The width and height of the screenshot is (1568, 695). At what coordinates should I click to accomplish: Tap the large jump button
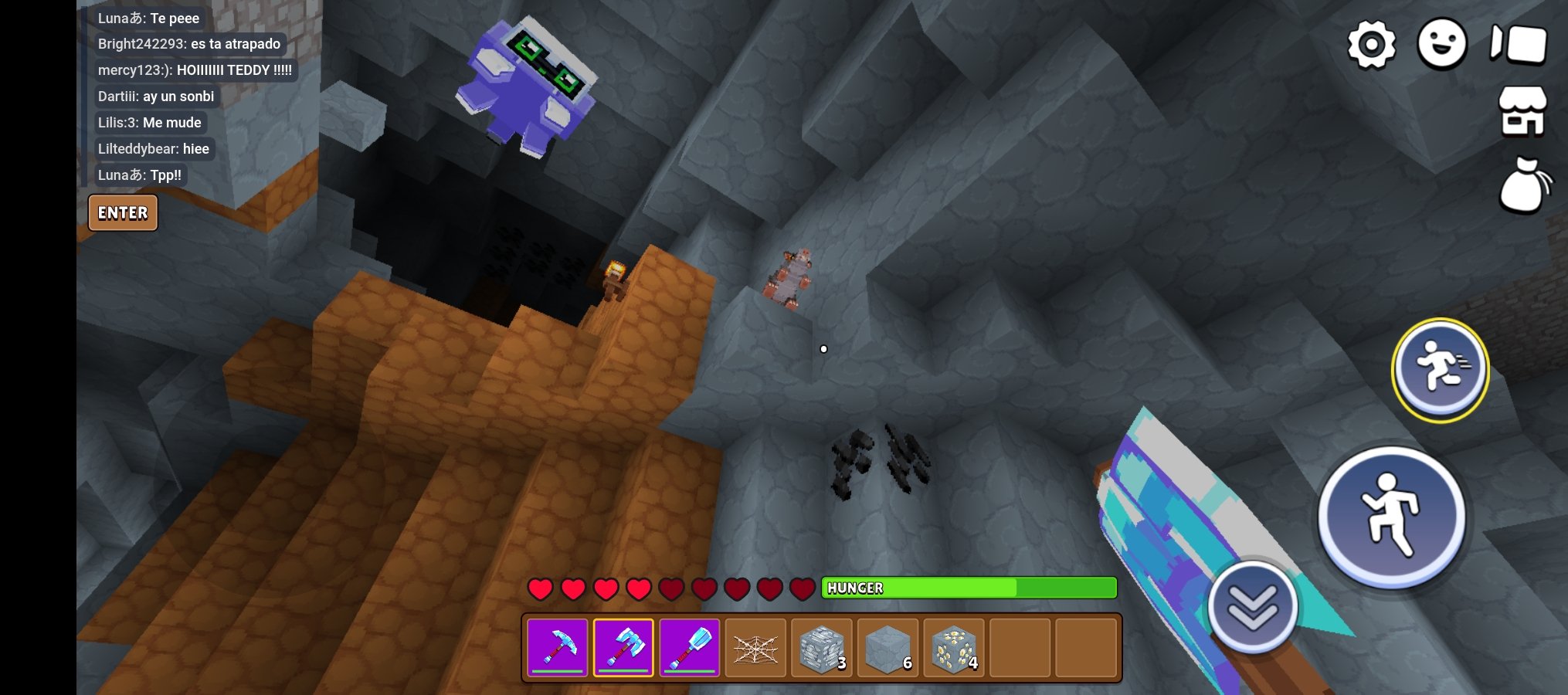tap(1391, 517)
